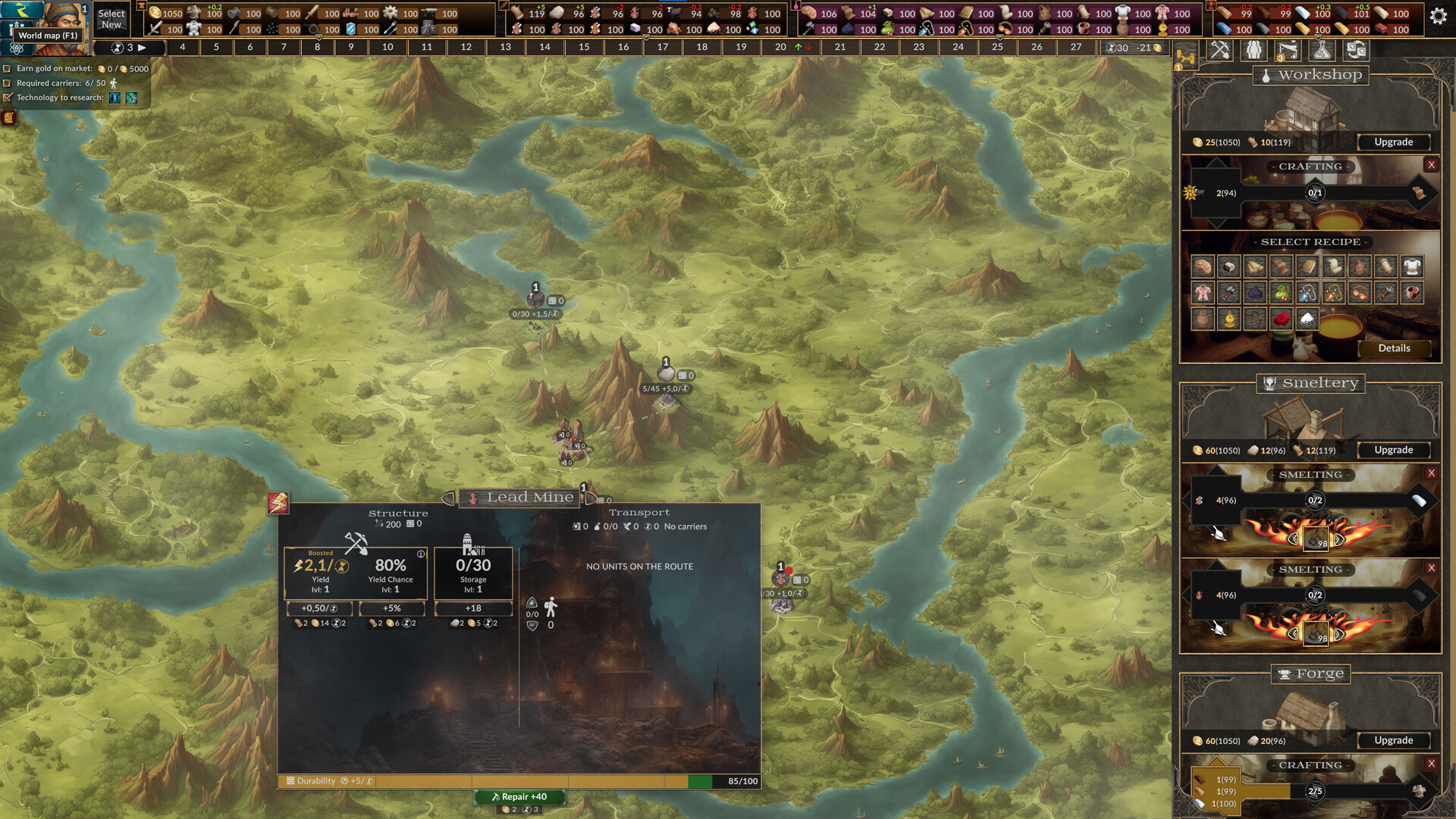Select the shirt recipe in Select Recipe grid
This screenshot has height=819, width=1456.
(1412, 266)
